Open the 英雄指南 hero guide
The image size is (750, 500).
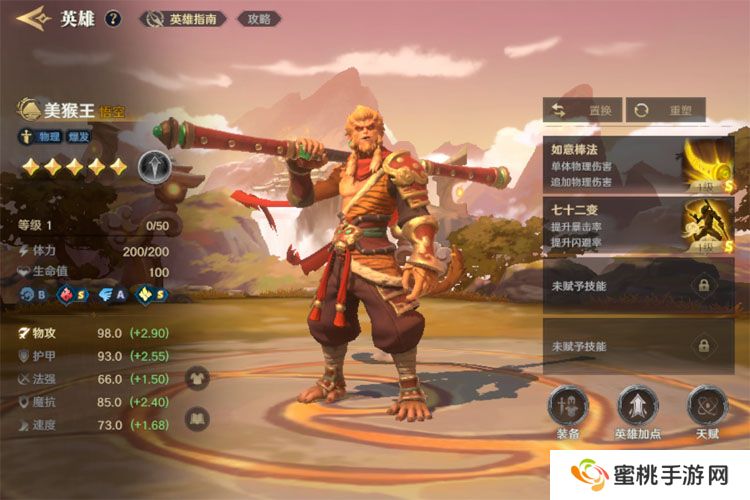(x=184, y=19)
